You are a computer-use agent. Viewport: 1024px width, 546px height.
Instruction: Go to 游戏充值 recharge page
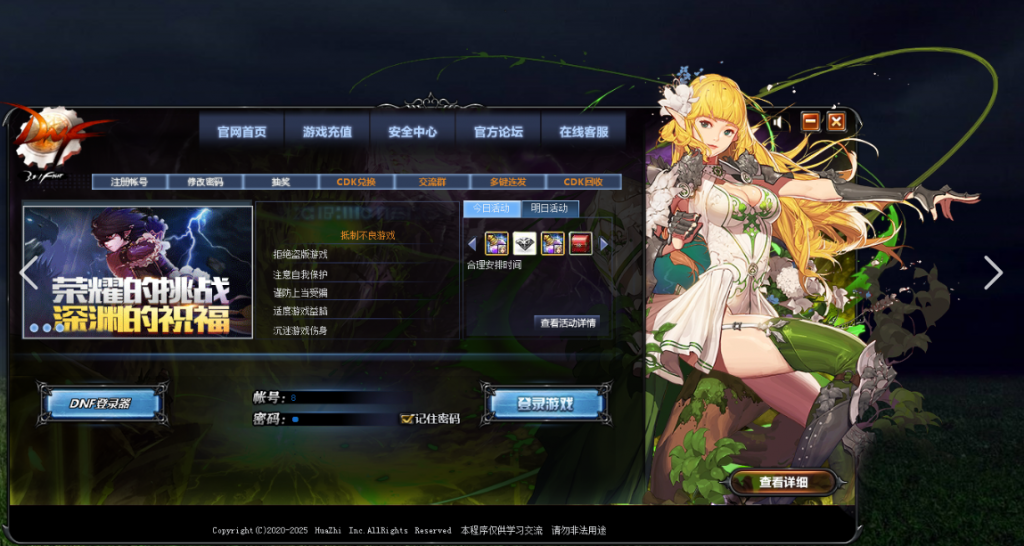327,132
